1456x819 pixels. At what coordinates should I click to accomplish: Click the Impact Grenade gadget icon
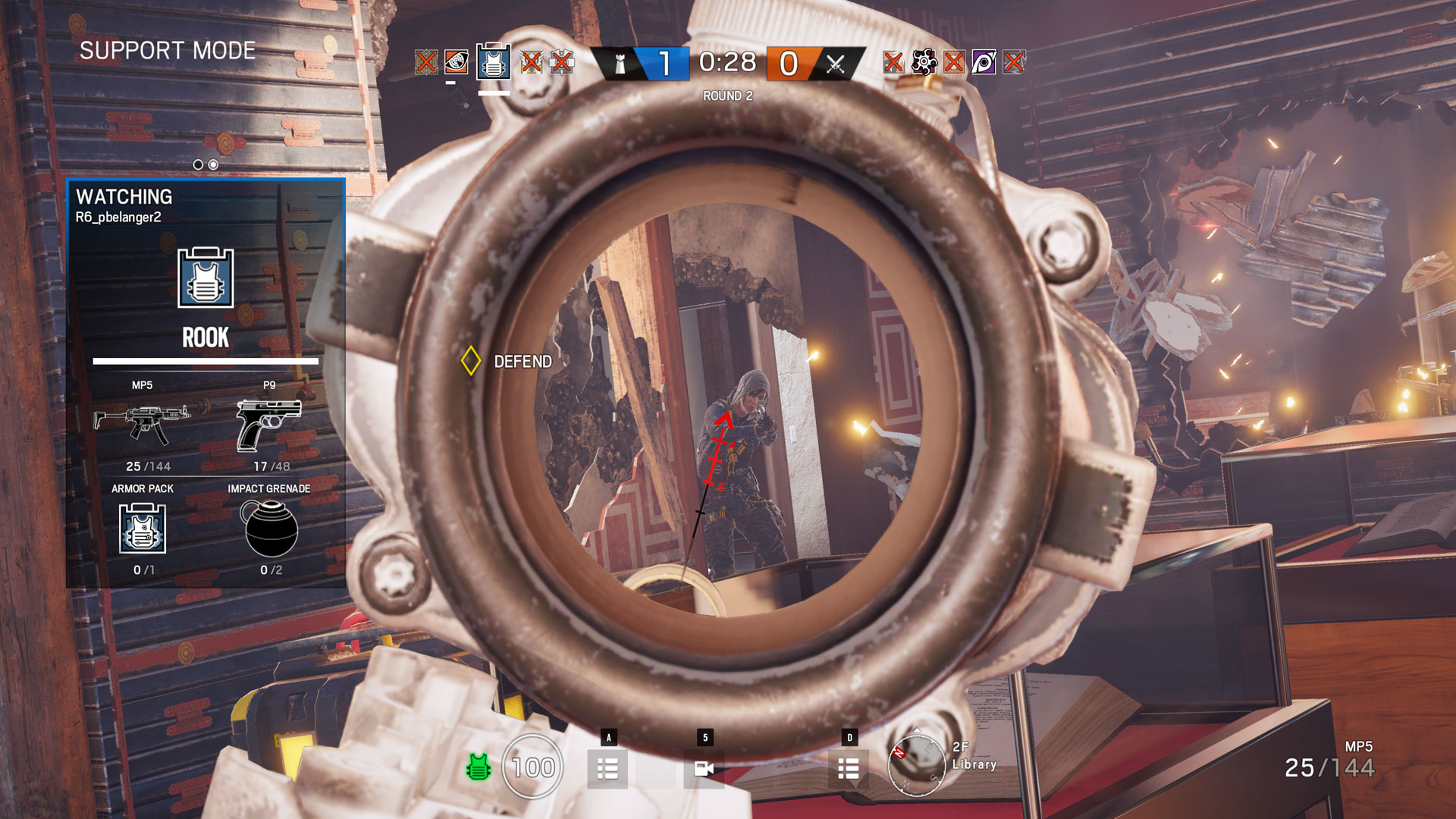270,529
